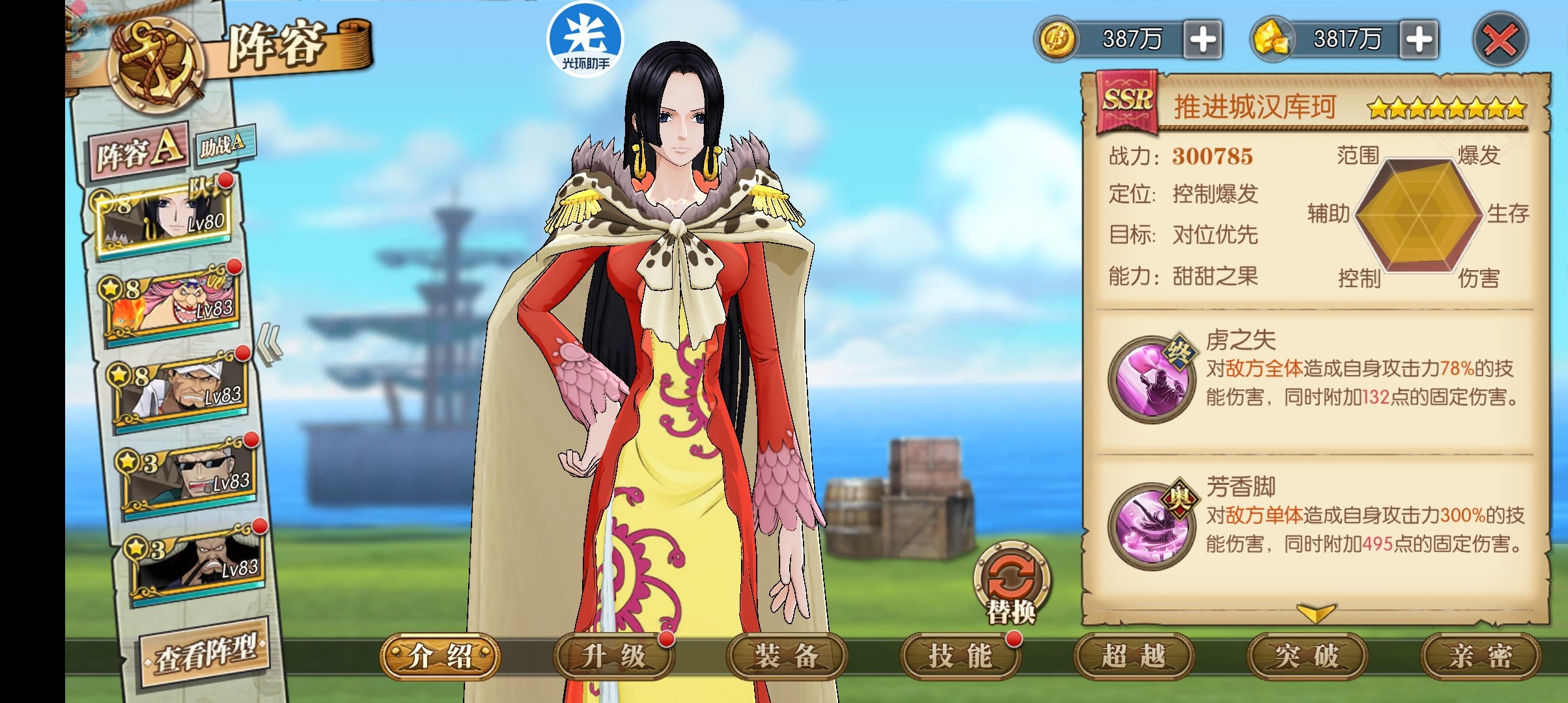Select the sunglasses character Lv83 portrait
This screenshot has height=703, width=1568.
point(189,476)
